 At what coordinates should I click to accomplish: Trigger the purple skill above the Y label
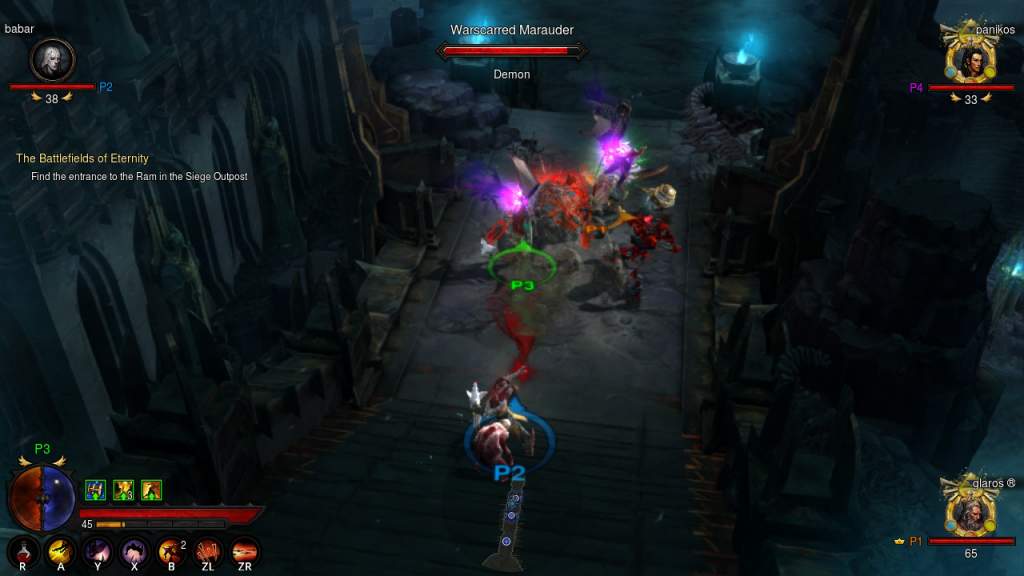pos(97,549)
